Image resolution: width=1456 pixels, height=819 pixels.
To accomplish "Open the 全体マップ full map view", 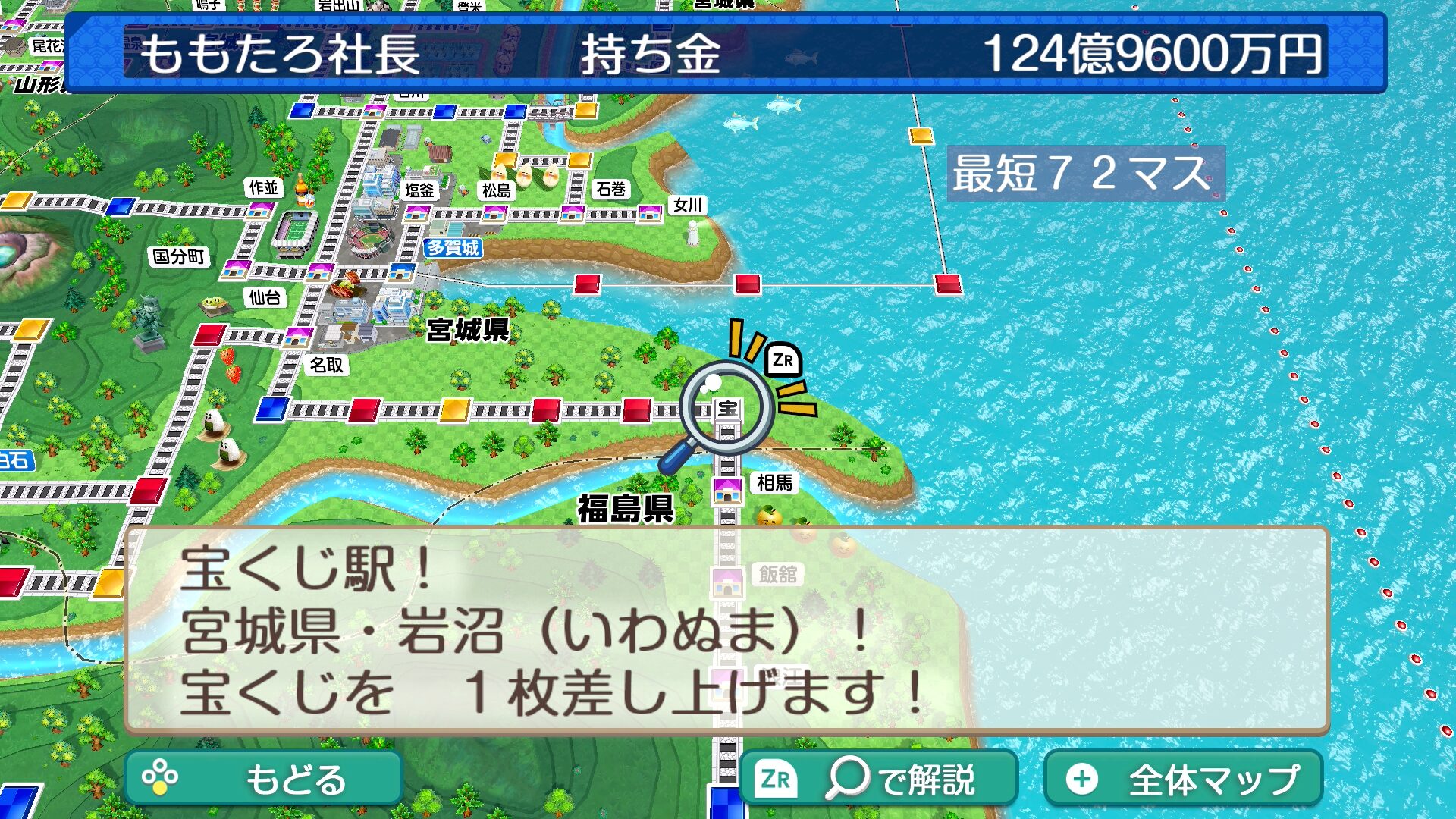I will [1183, 779].
